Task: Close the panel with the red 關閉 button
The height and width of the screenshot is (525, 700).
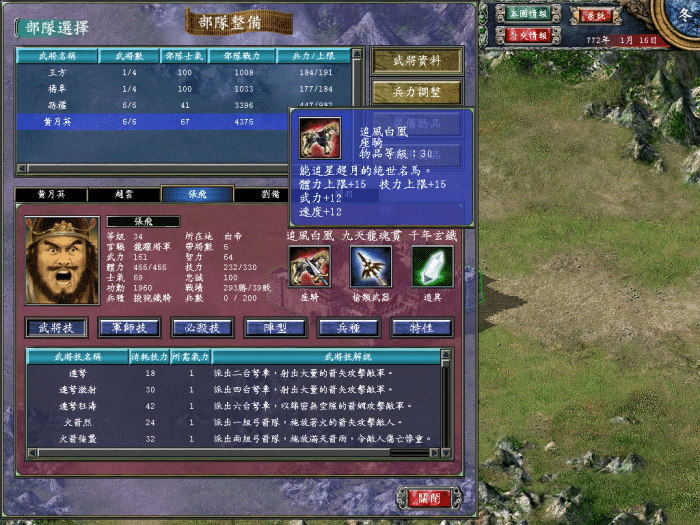Action: [436, 497]
